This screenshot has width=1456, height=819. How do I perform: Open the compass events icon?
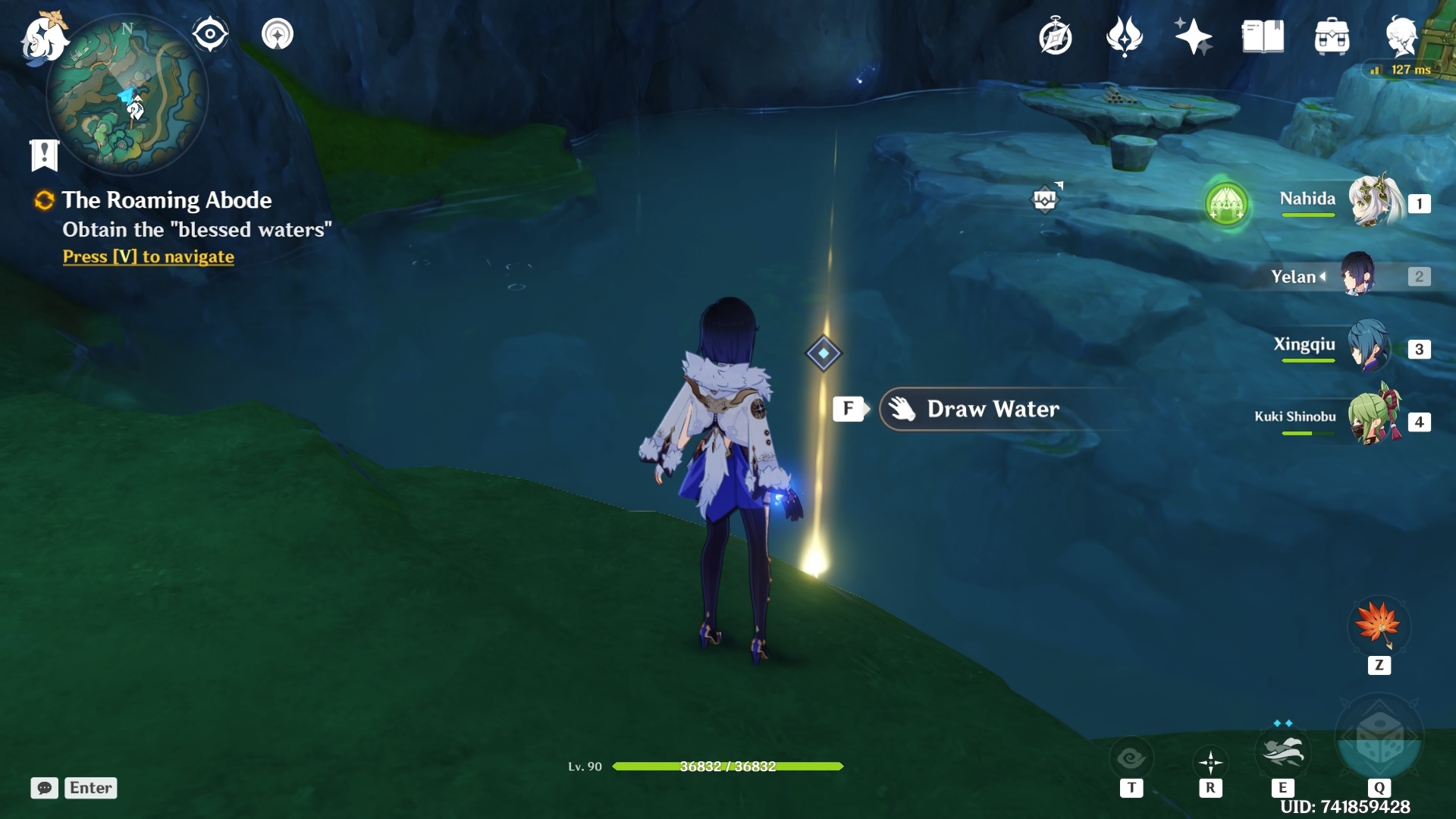click(x=1055, y=36)
